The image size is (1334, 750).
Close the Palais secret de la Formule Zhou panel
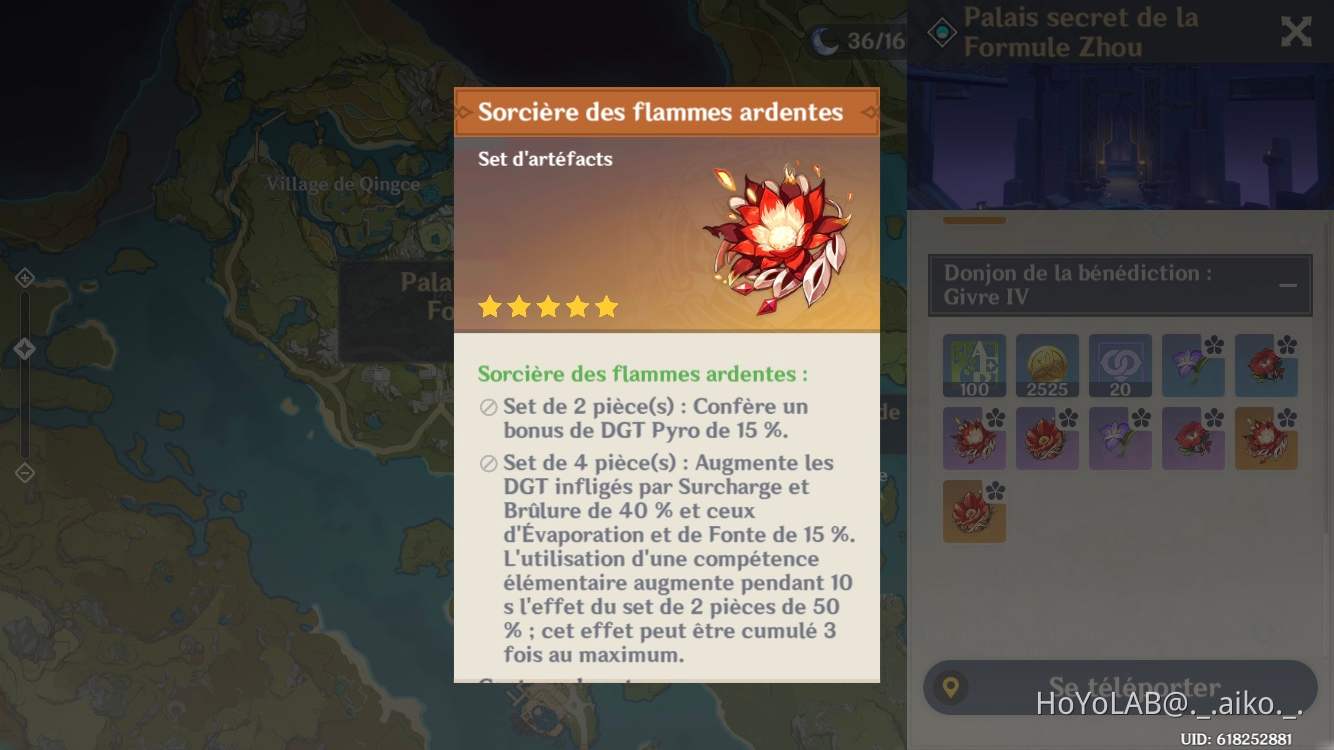pyautogui.click(x=1296, y=31)
